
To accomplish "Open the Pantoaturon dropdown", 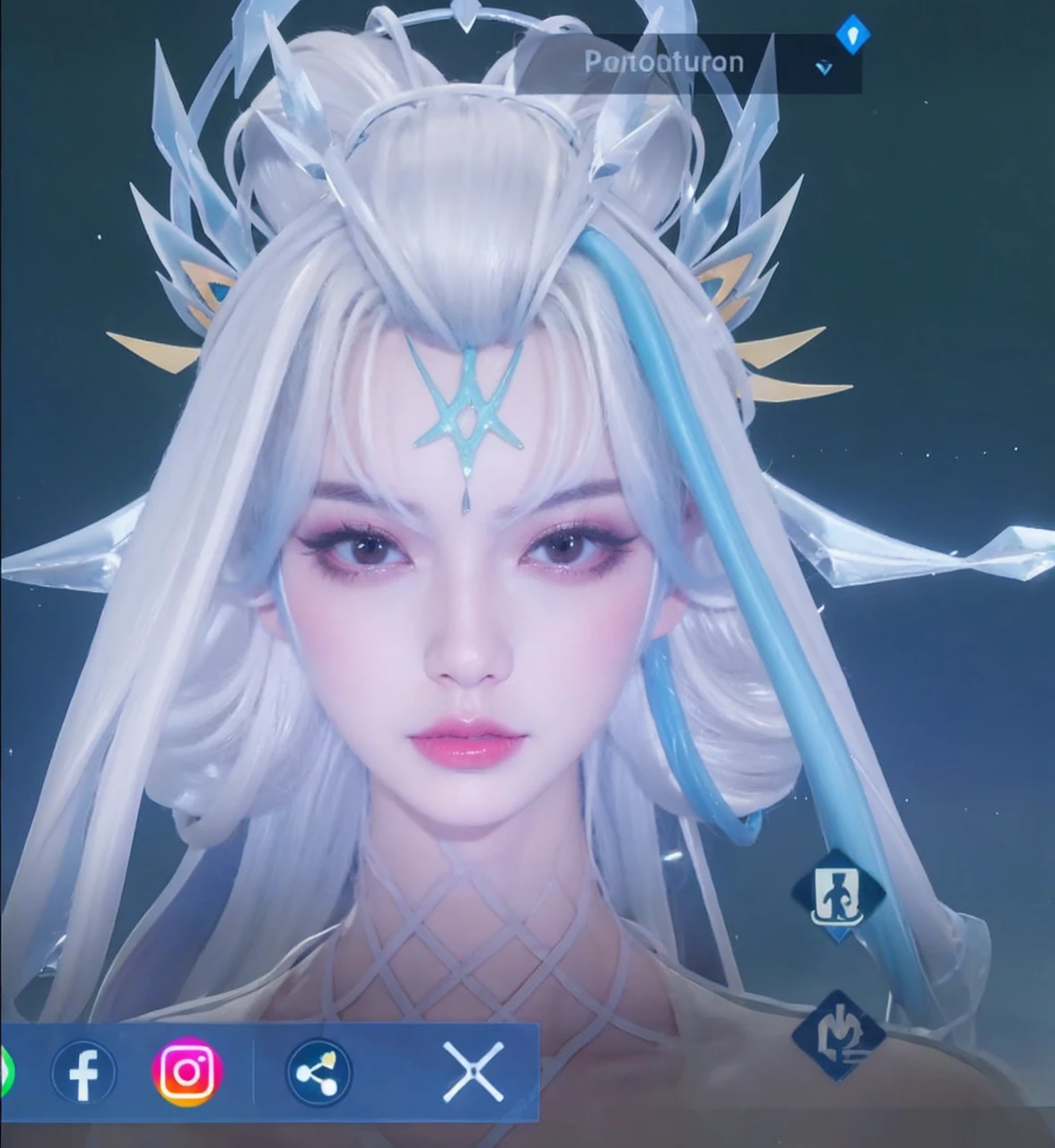I will pos(823,66).
